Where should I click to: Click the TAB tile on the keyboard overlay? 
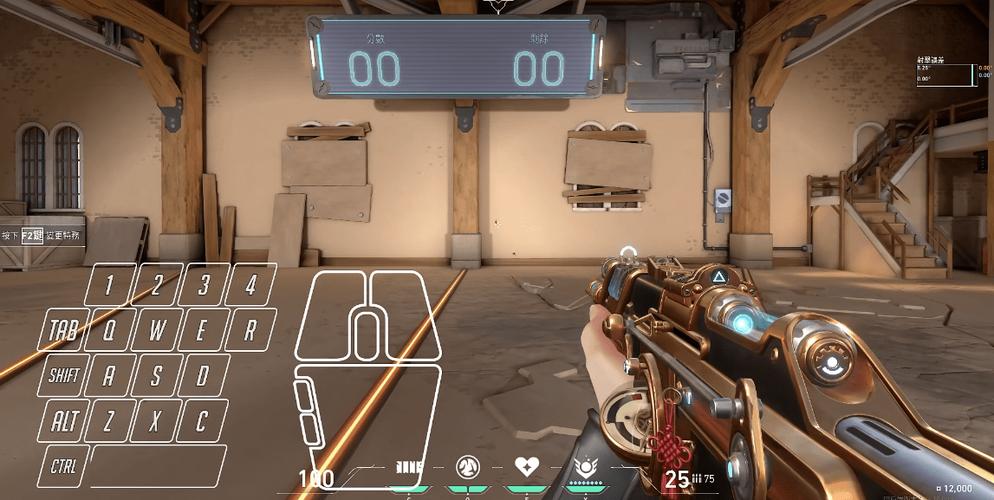(64, 329)
